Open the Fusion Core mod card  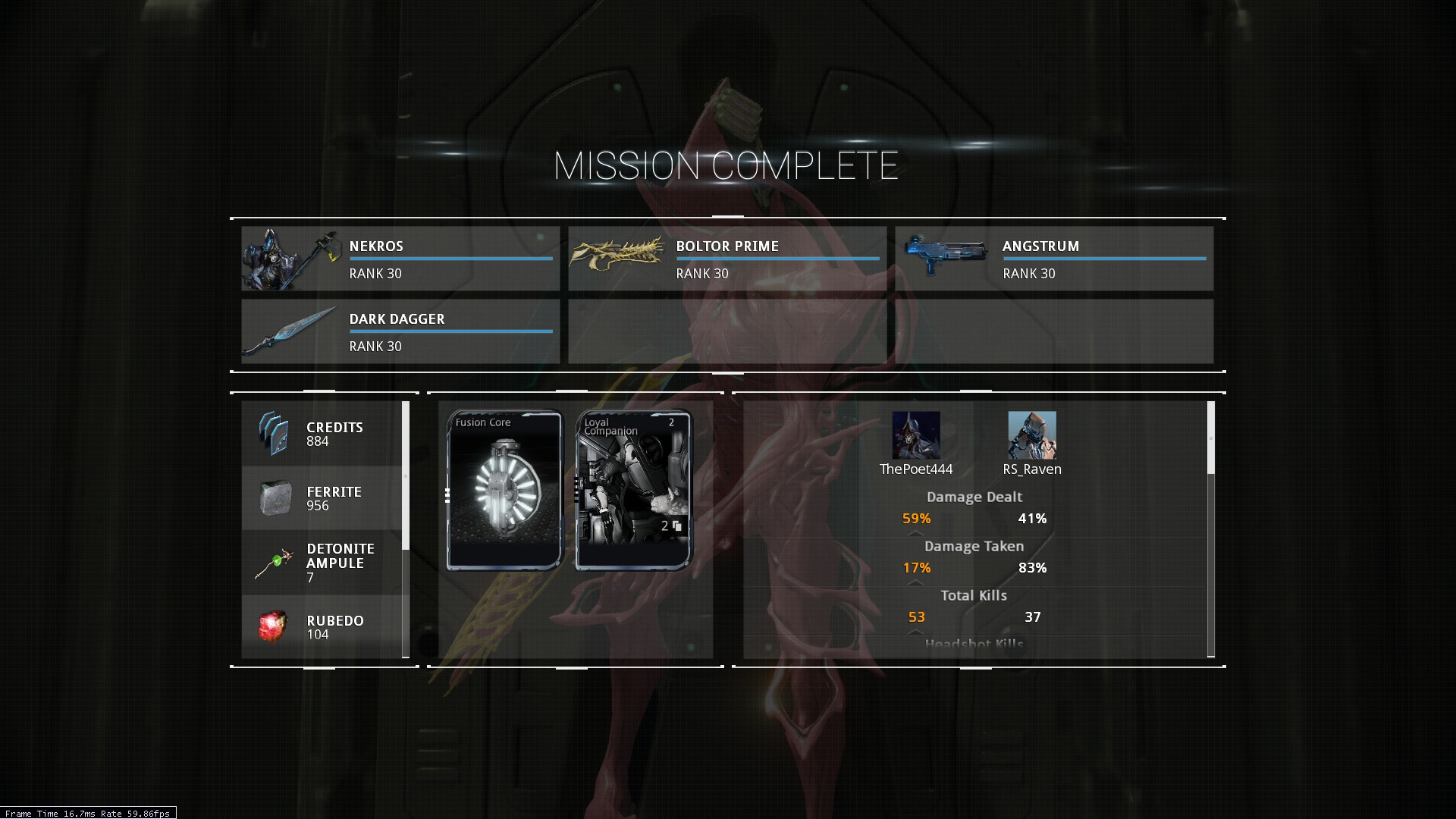(x=505, y=490)
